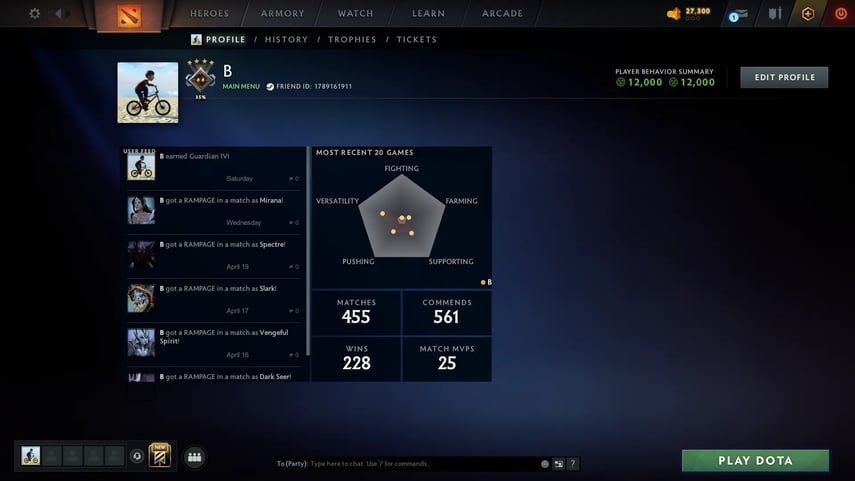The width and height of the screenshot is (855, 481).
Task: Open the Dota Plus hexagon icon
Action: coord(808,14)
